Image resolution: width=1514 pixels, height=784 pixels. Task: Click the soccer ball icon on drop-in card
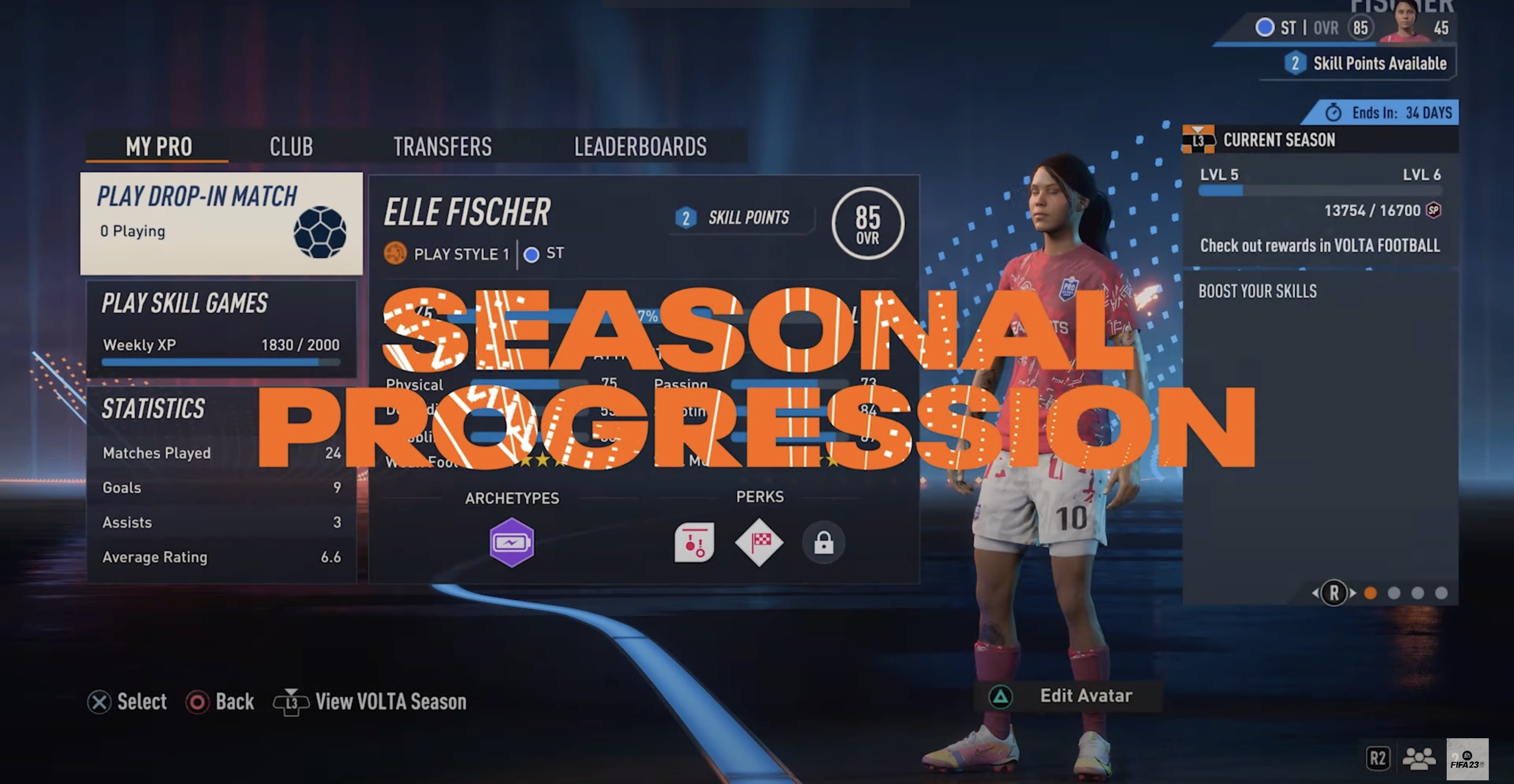click(x=324, y=234)
